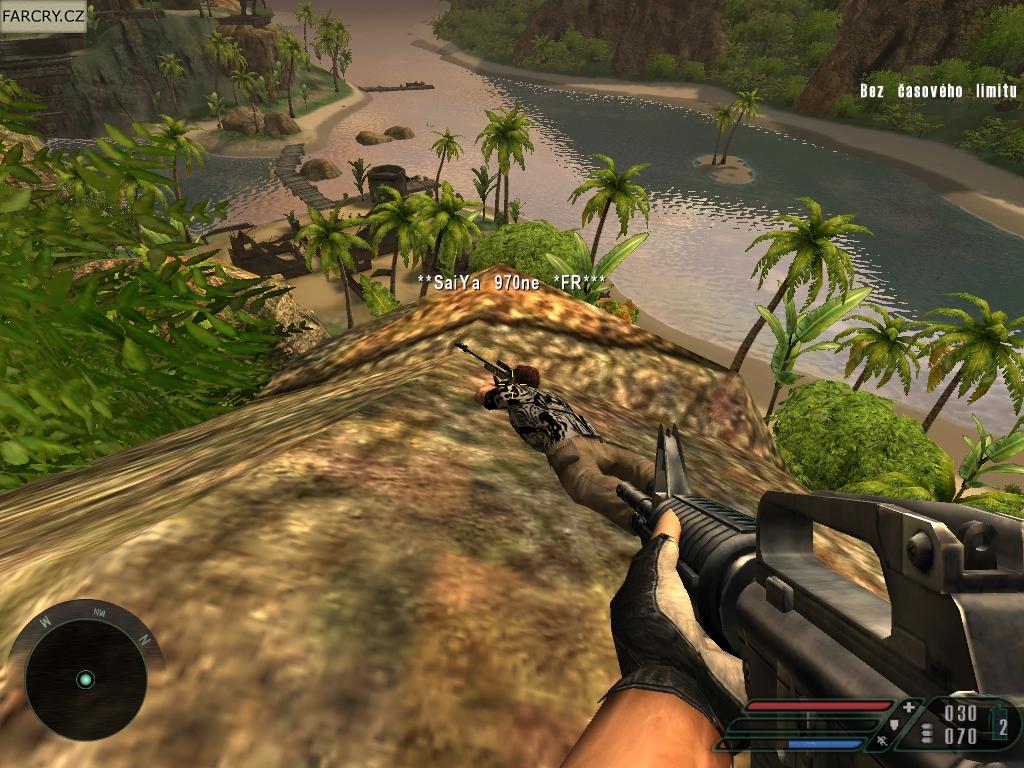
Task: Click the FARCRY.CZ watermark logo
Action: click(43, 16)
